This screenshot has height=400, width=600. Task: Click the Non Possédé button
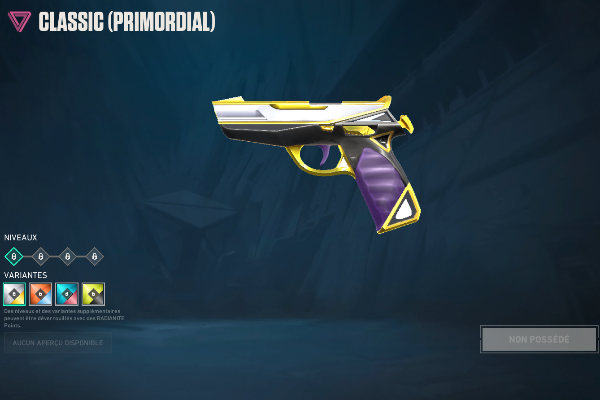click(539, 340)
